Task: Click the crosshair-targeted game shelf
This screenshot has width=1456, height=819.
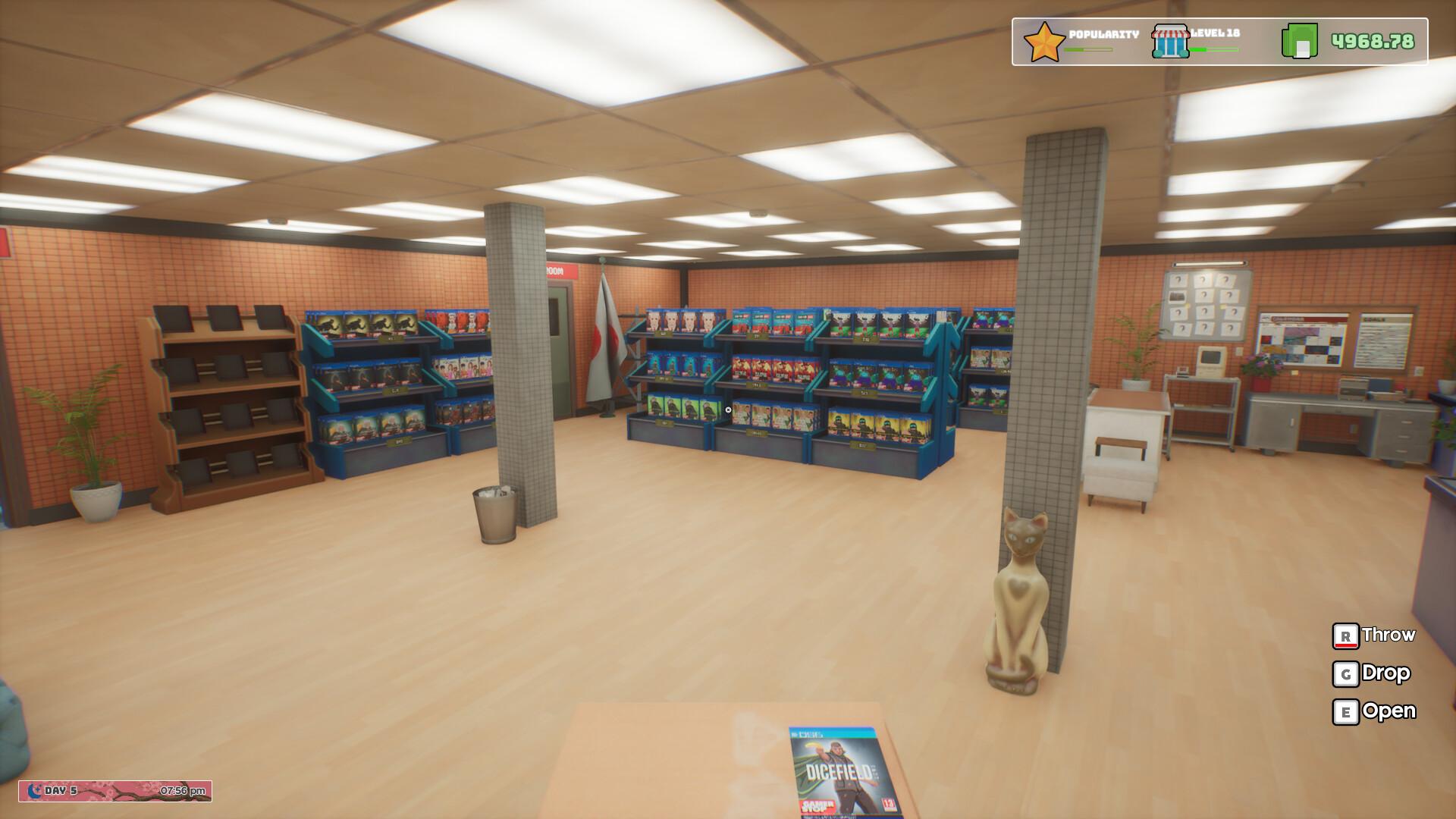Action: pyautogui.click(x=726, y=409)
